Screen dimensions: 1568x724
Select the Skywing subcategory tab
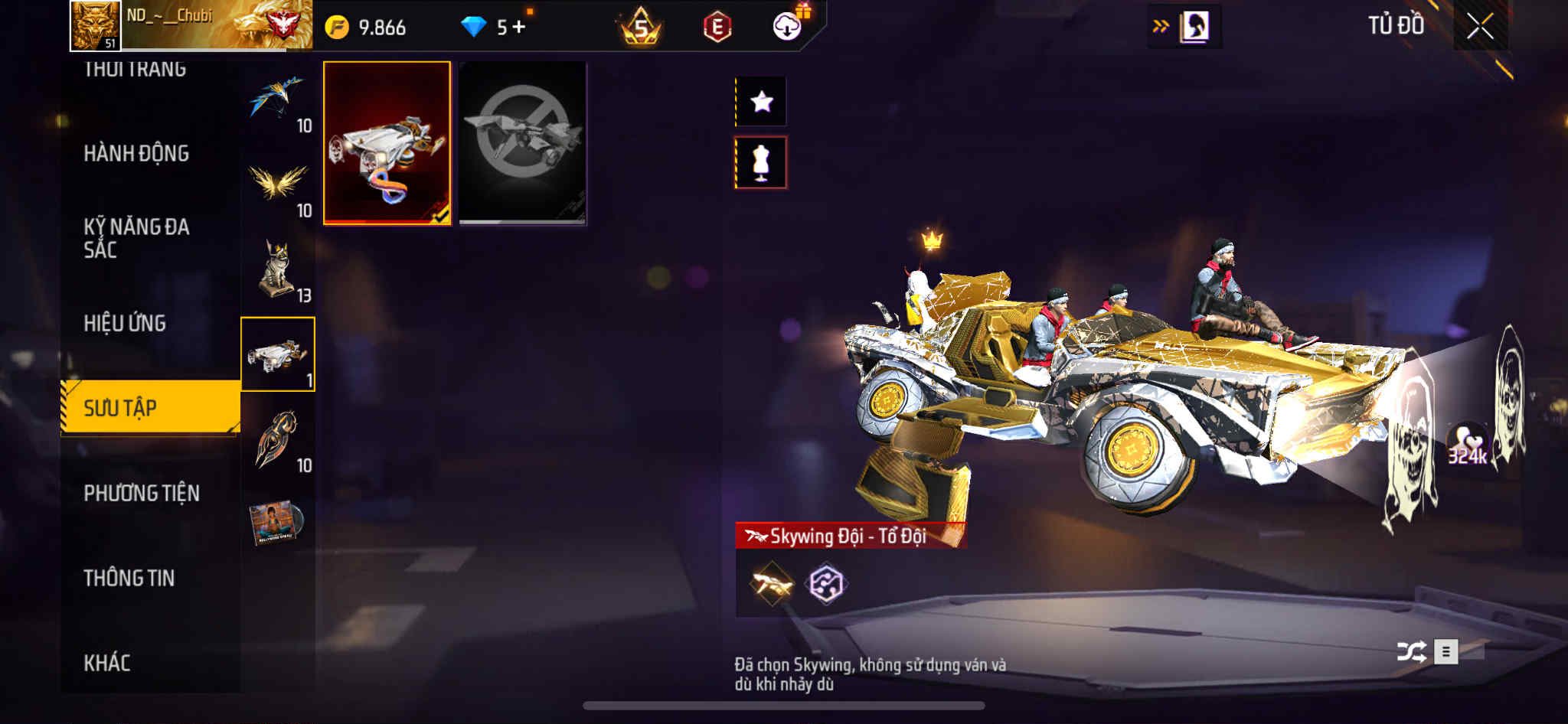pyautogui.click(x=277, y=354)
